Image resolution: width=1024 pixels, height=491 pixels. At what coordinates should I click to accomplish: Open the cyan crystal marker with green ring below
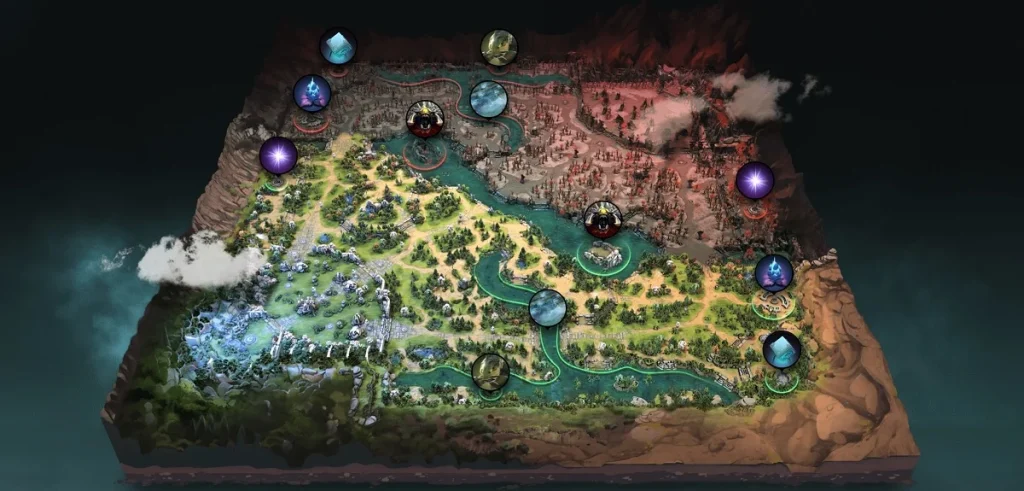coord(782,349)
